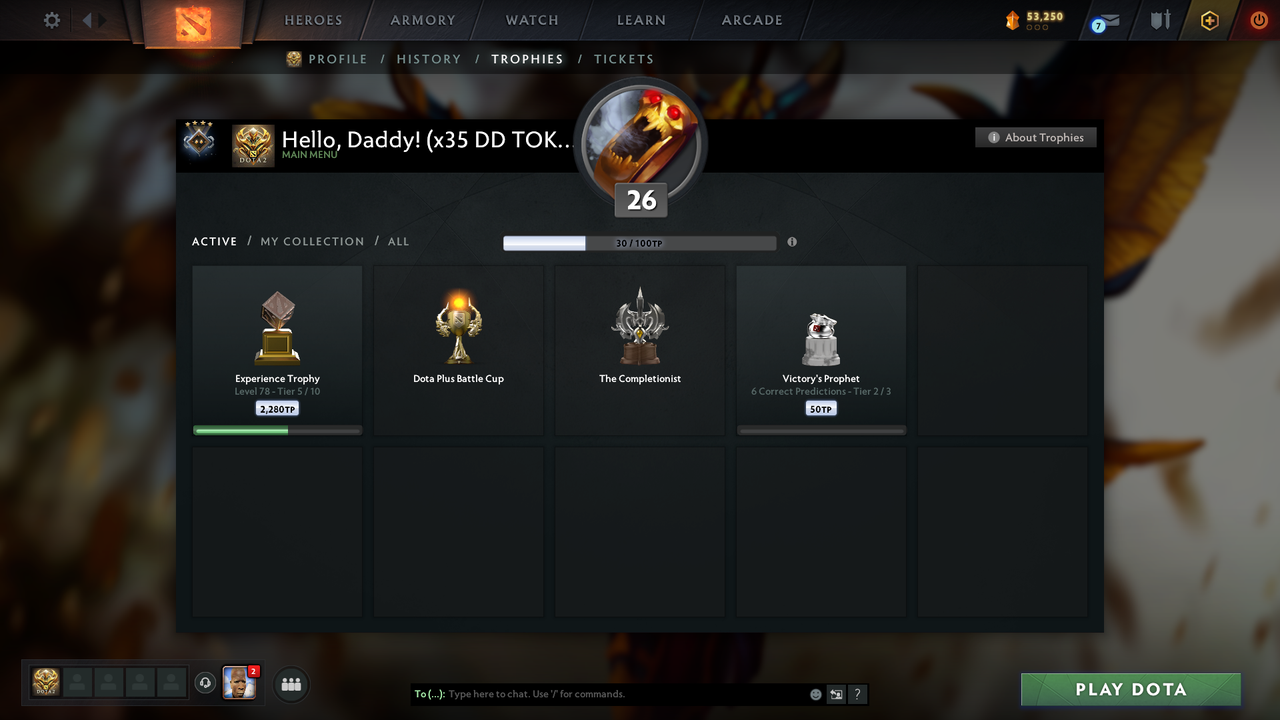This screenshot has width=1280, height=720.
Task: Expand the Dota 2 logo main menu
Action: coord(252,145)
